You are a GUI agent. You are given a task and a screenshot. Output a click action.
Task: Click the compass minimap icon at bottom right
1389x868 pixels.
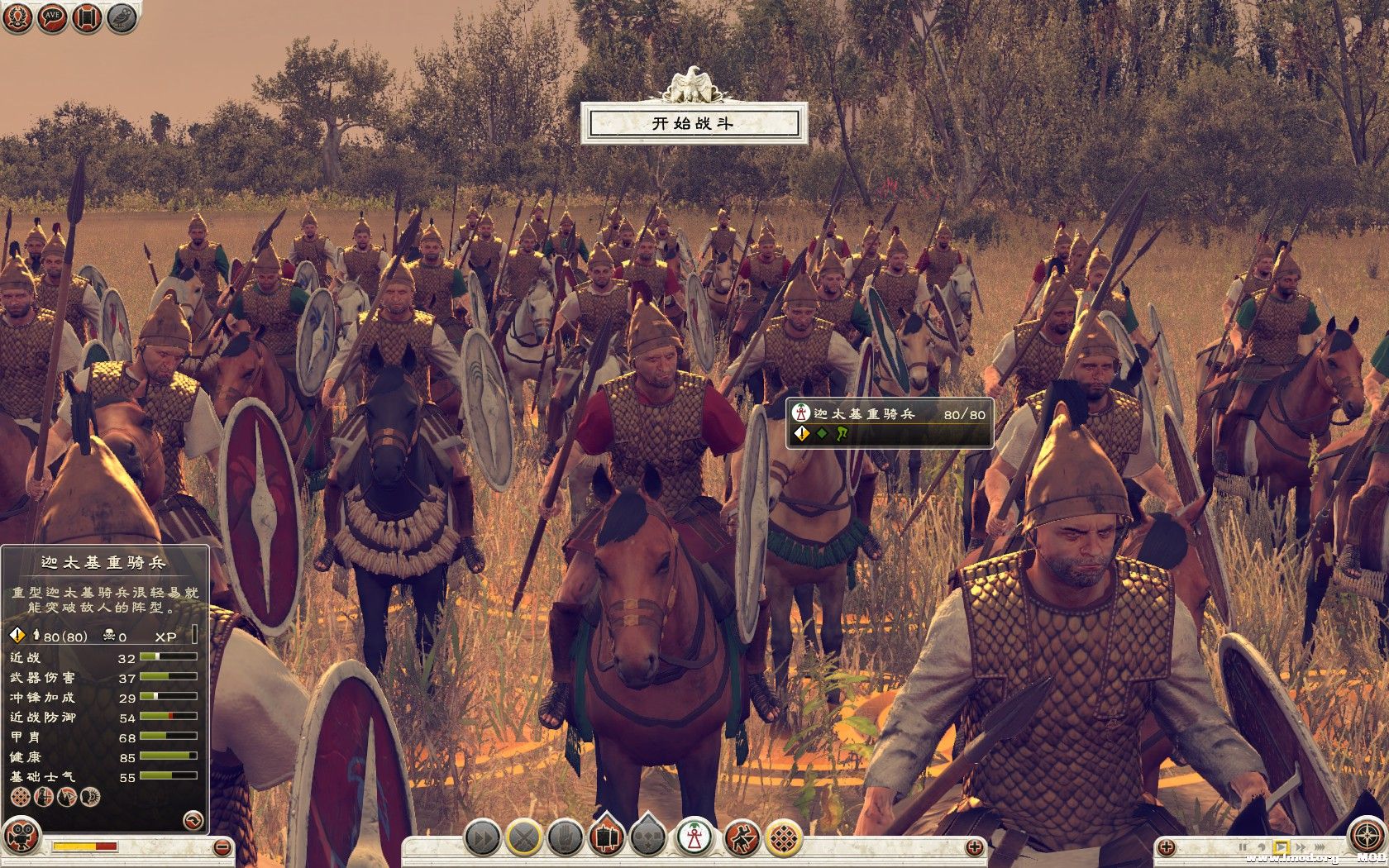[x=1368, y=834]
